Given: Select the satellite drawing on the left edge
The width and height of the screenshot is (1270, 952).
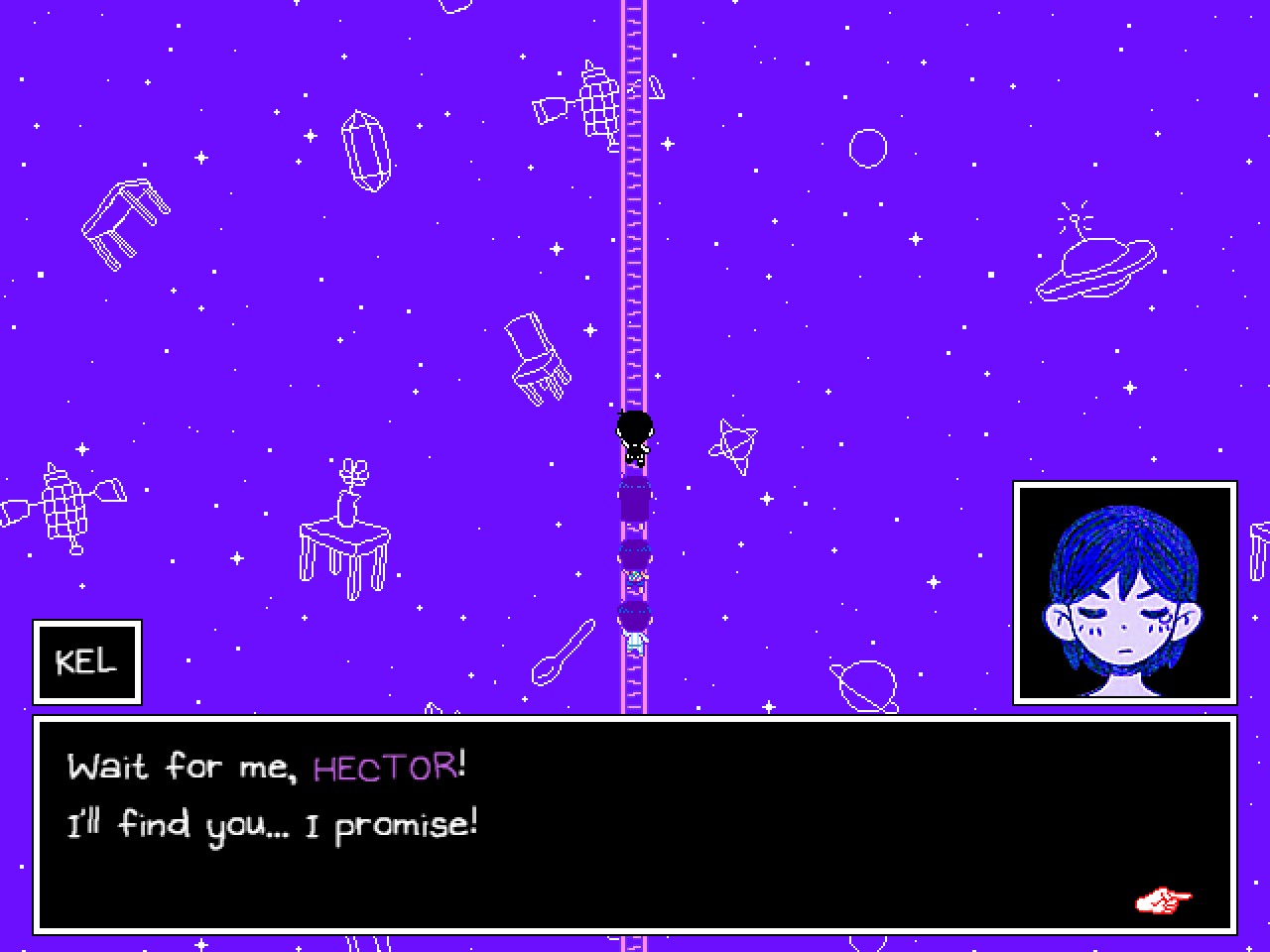Looking at the screenshot, I should click(x=64, y=506).
